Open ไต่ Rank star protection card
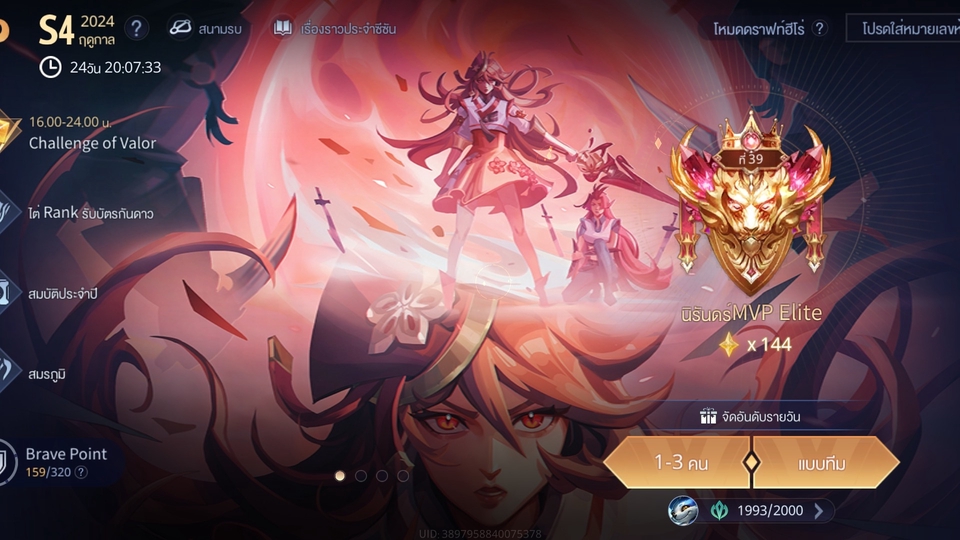 [x=90, y=213]
